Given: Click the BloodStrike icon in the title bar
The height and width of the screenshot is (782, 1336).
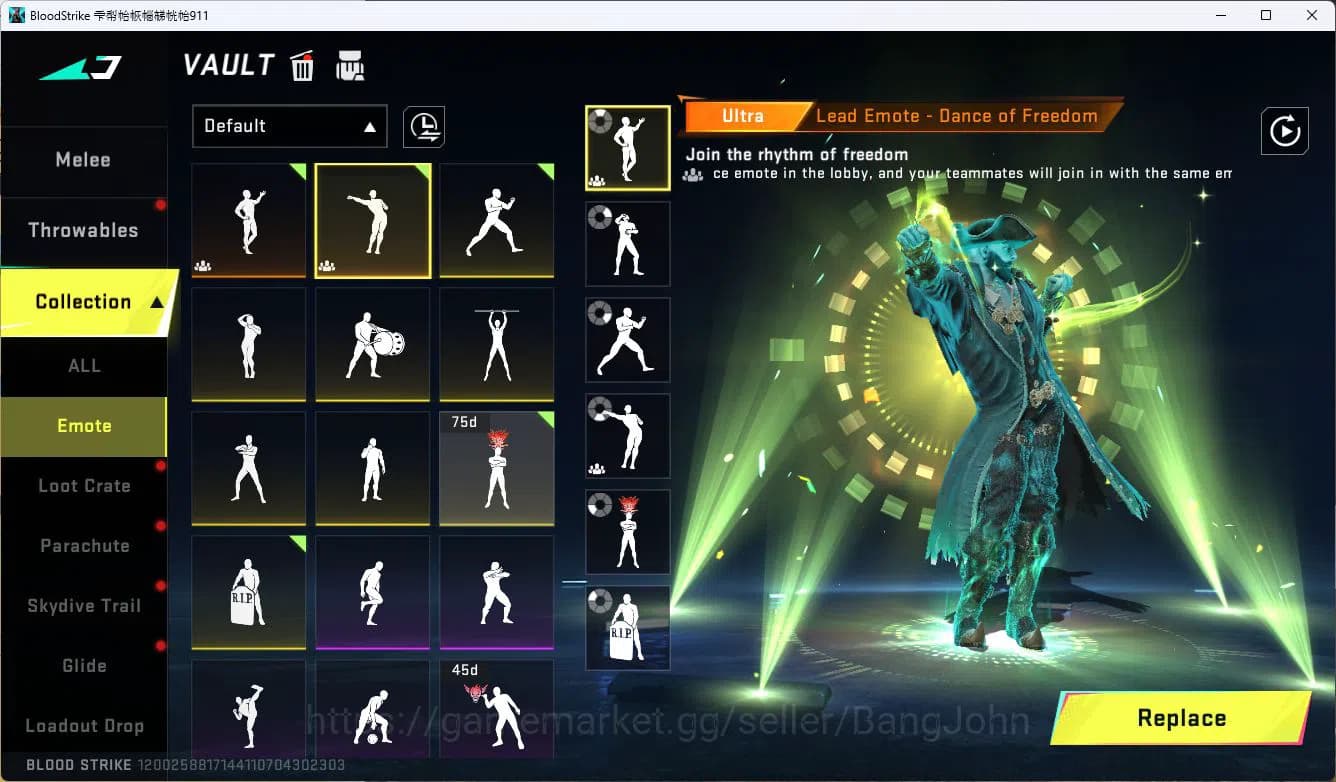Looking at the screenshot, I should tap(14, 14).
